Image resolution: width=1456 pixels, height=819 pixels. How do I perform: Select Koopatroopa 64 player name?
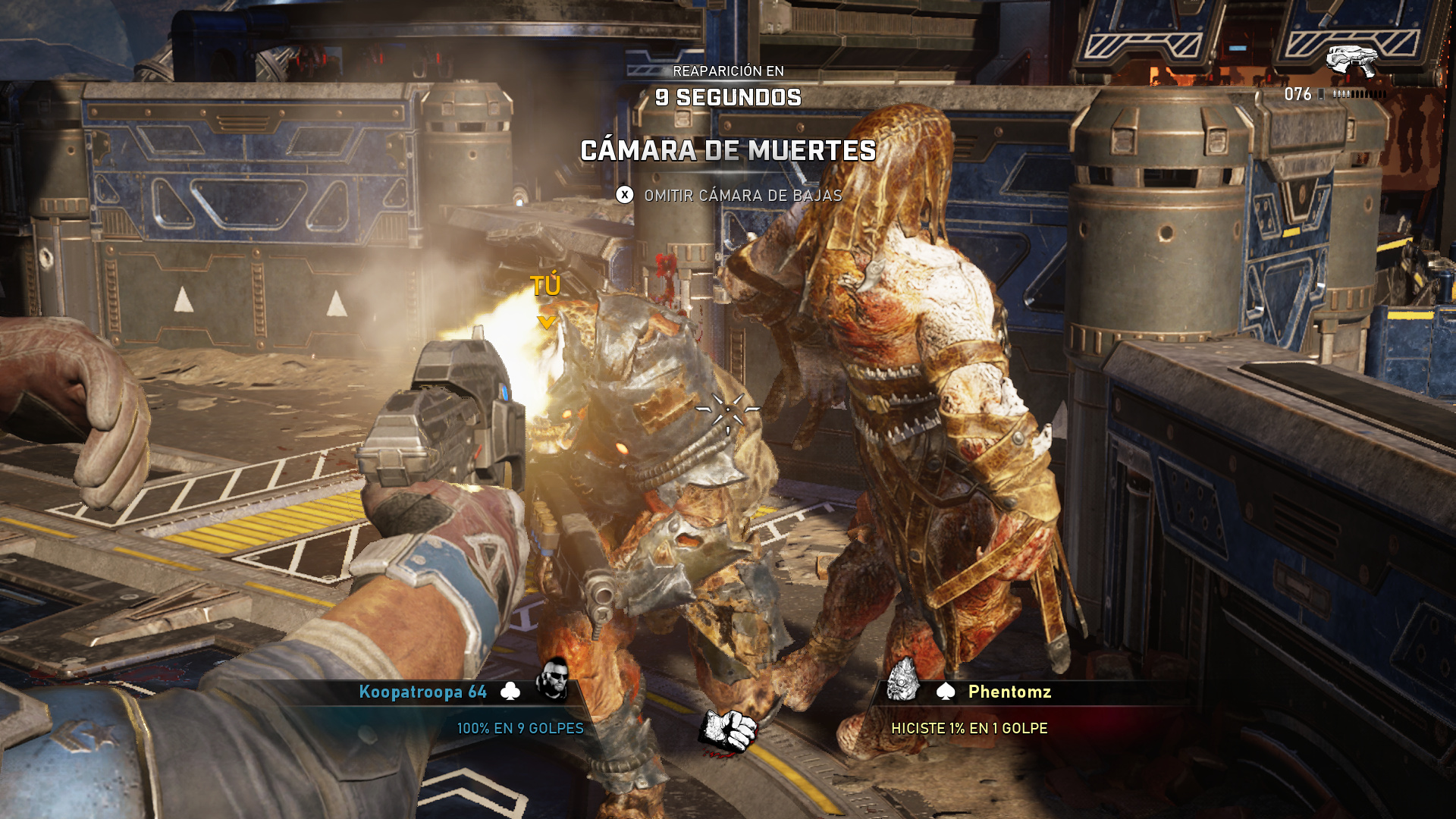coord(422,692)
